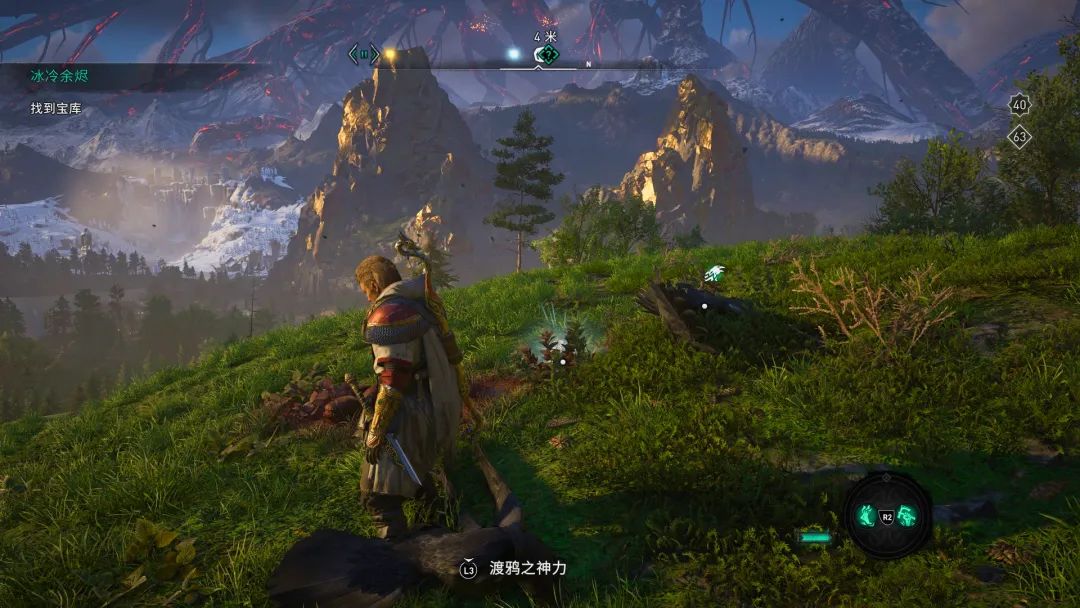The height and width of the screenshot is (608, 1080).
Task: Click the chevron-bracketed marker on the compass
Action: [x=363, y=54]
